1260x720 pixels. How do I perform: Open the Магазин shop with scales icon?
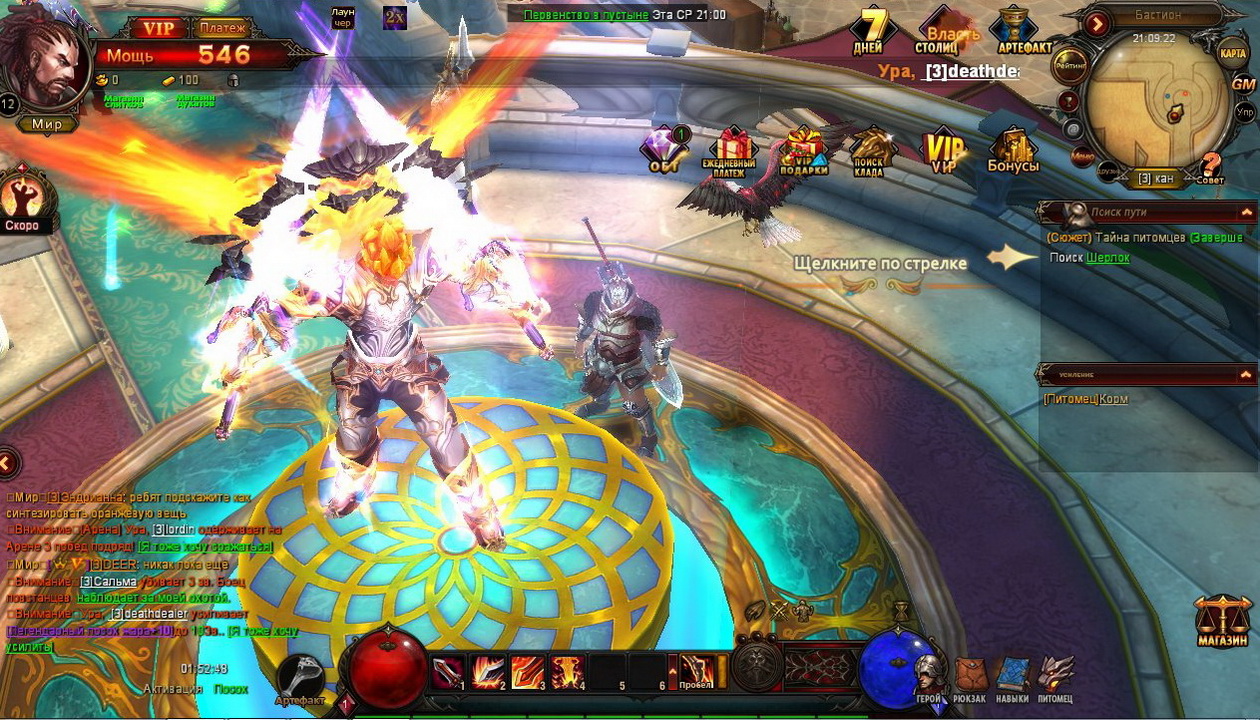tap(1222, 620)
